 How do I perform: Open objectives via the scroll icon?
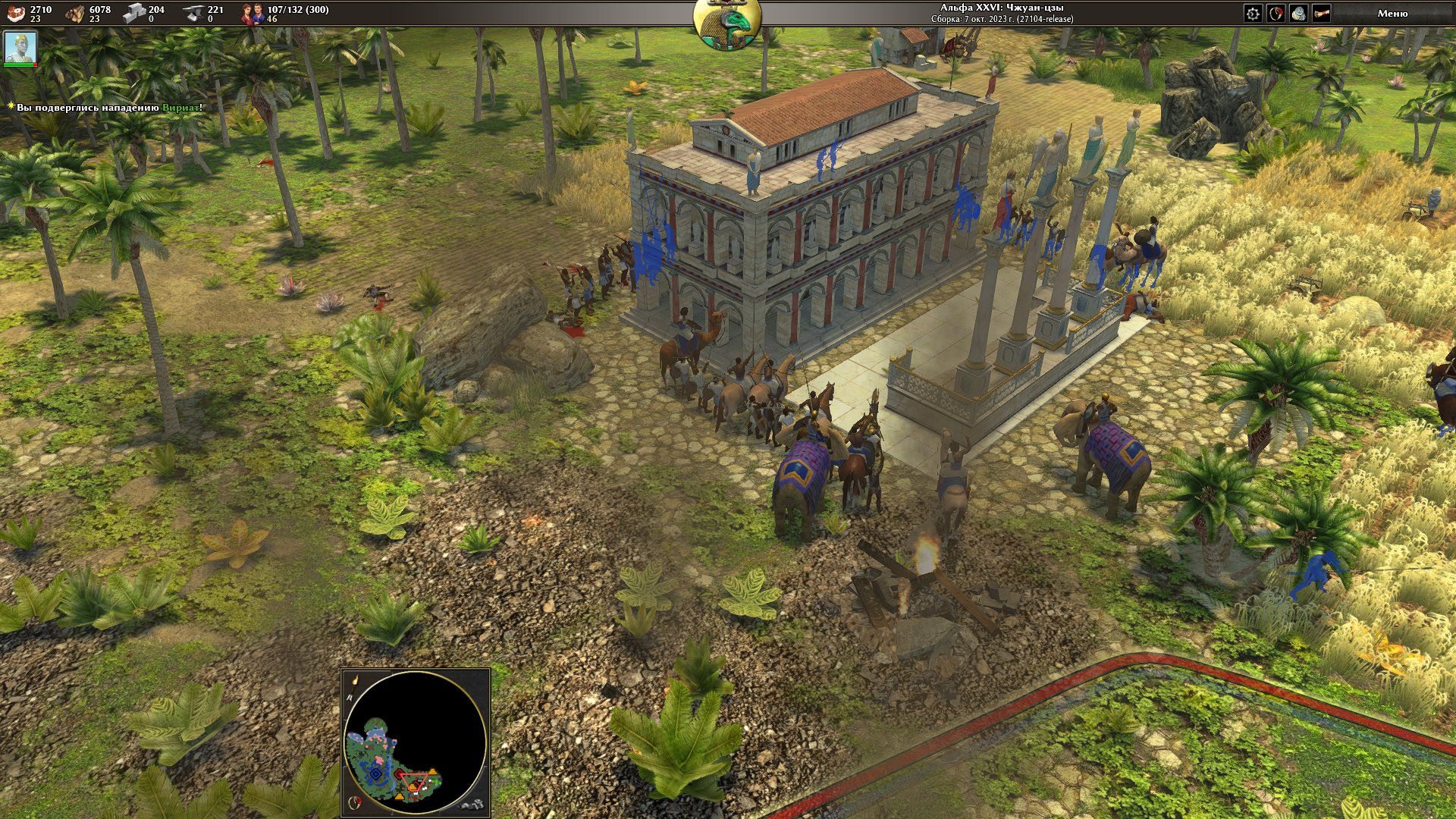point(1321,14)
